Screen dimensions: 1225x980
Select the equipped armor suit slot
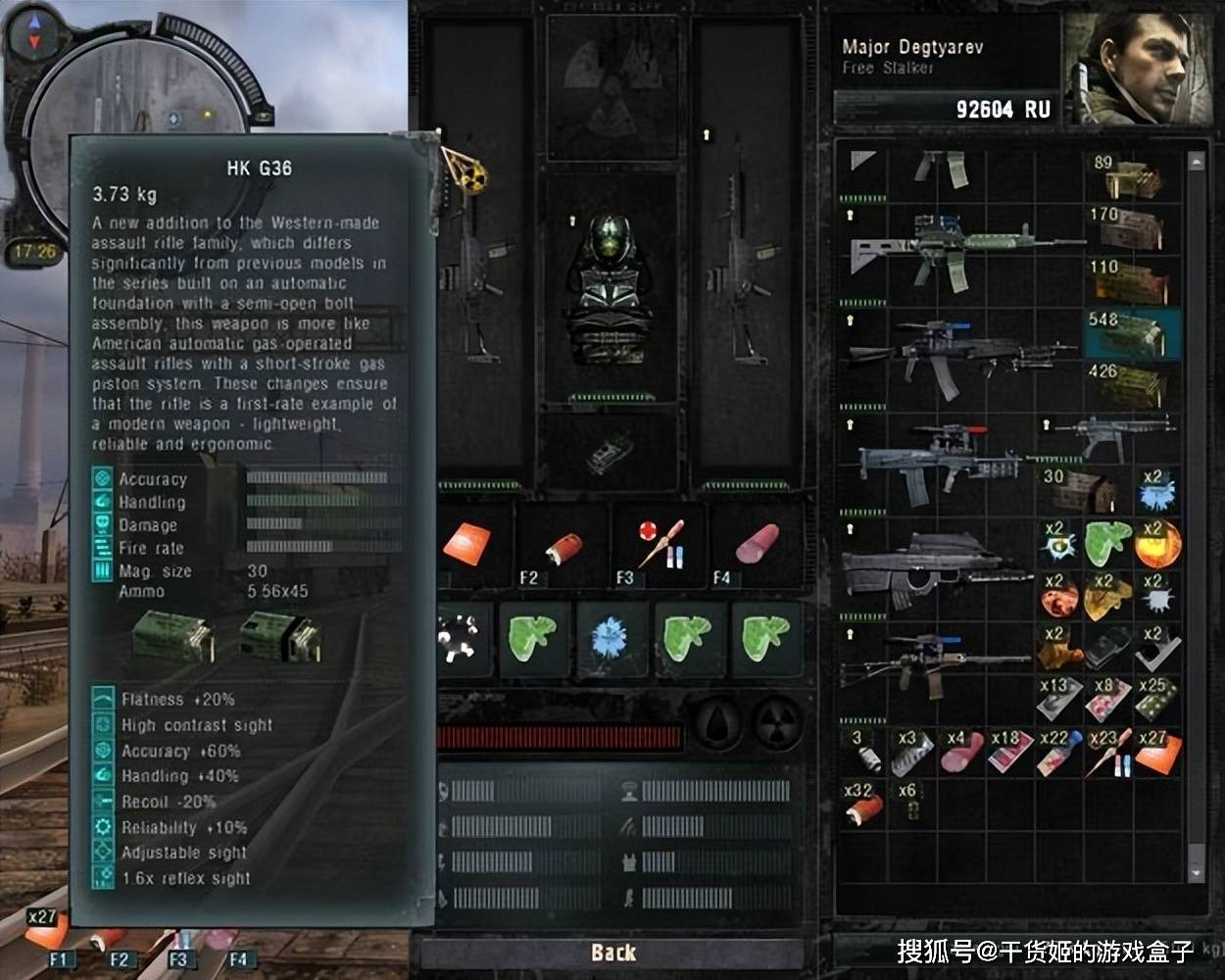click(610, 289)
